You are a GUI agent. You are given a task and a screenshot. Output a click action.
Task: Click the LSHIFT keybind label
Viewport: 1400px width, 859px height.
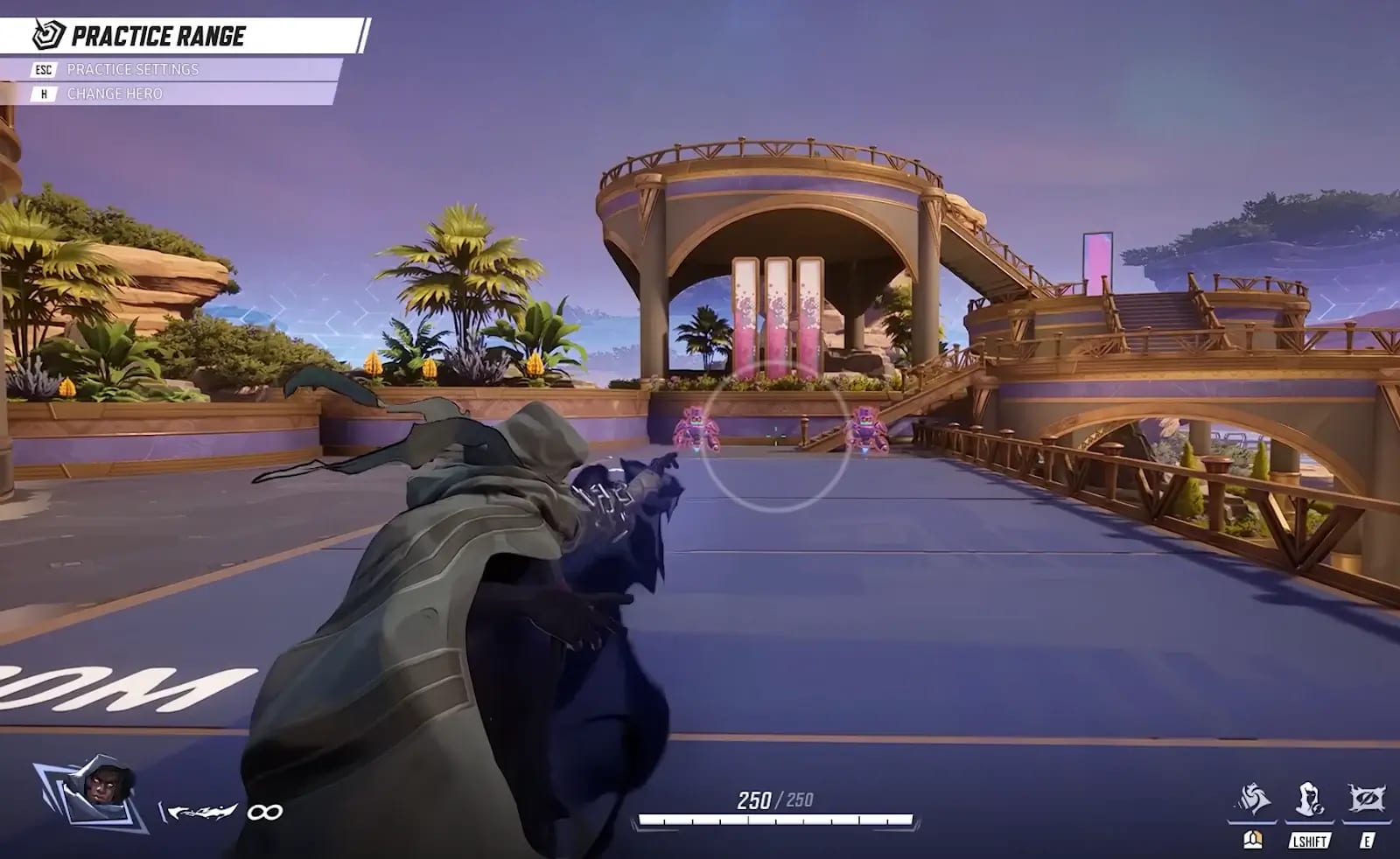[1309, 840]
